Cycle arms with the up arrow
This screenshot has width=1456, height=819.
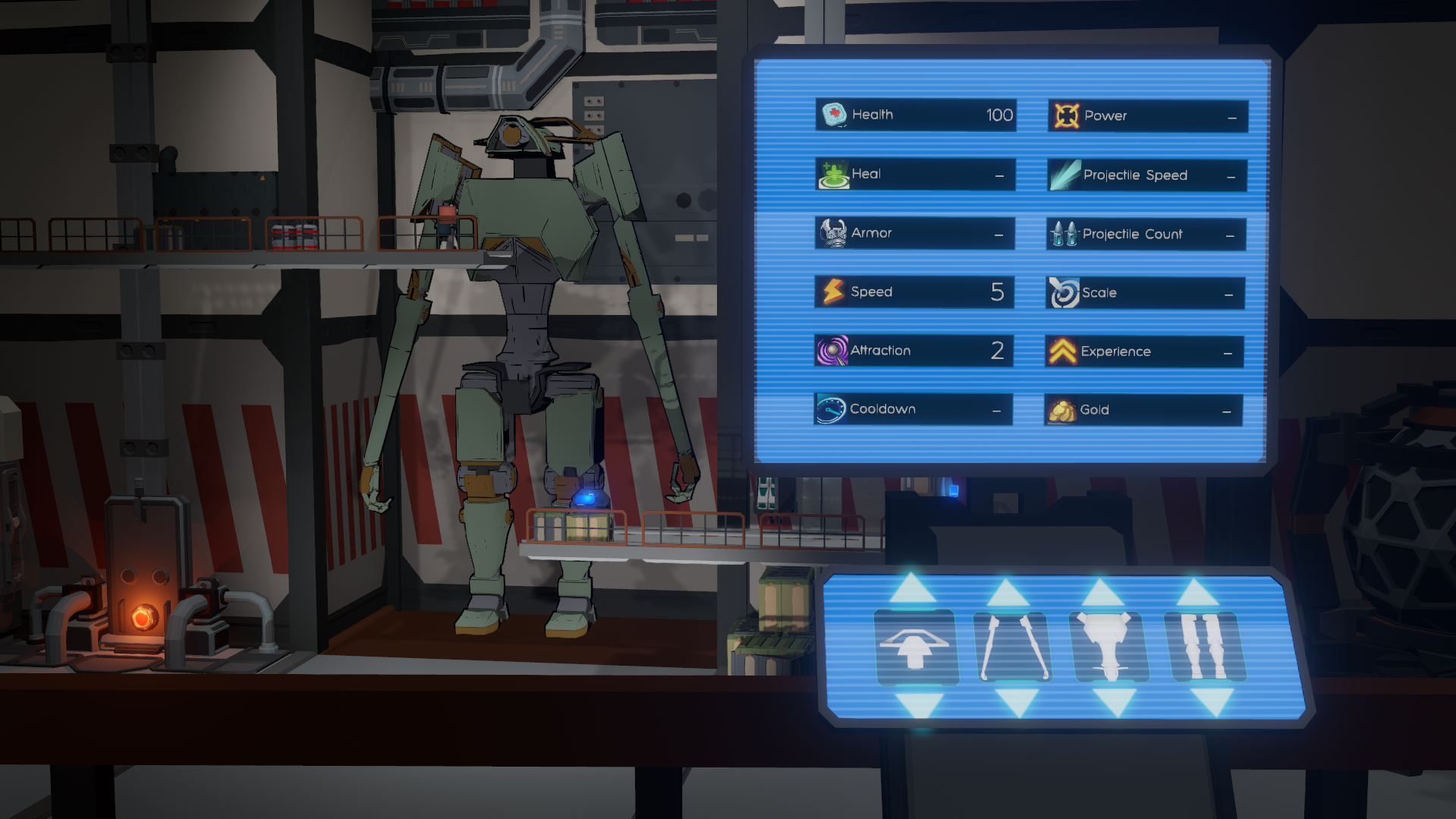coord(1008,594)
